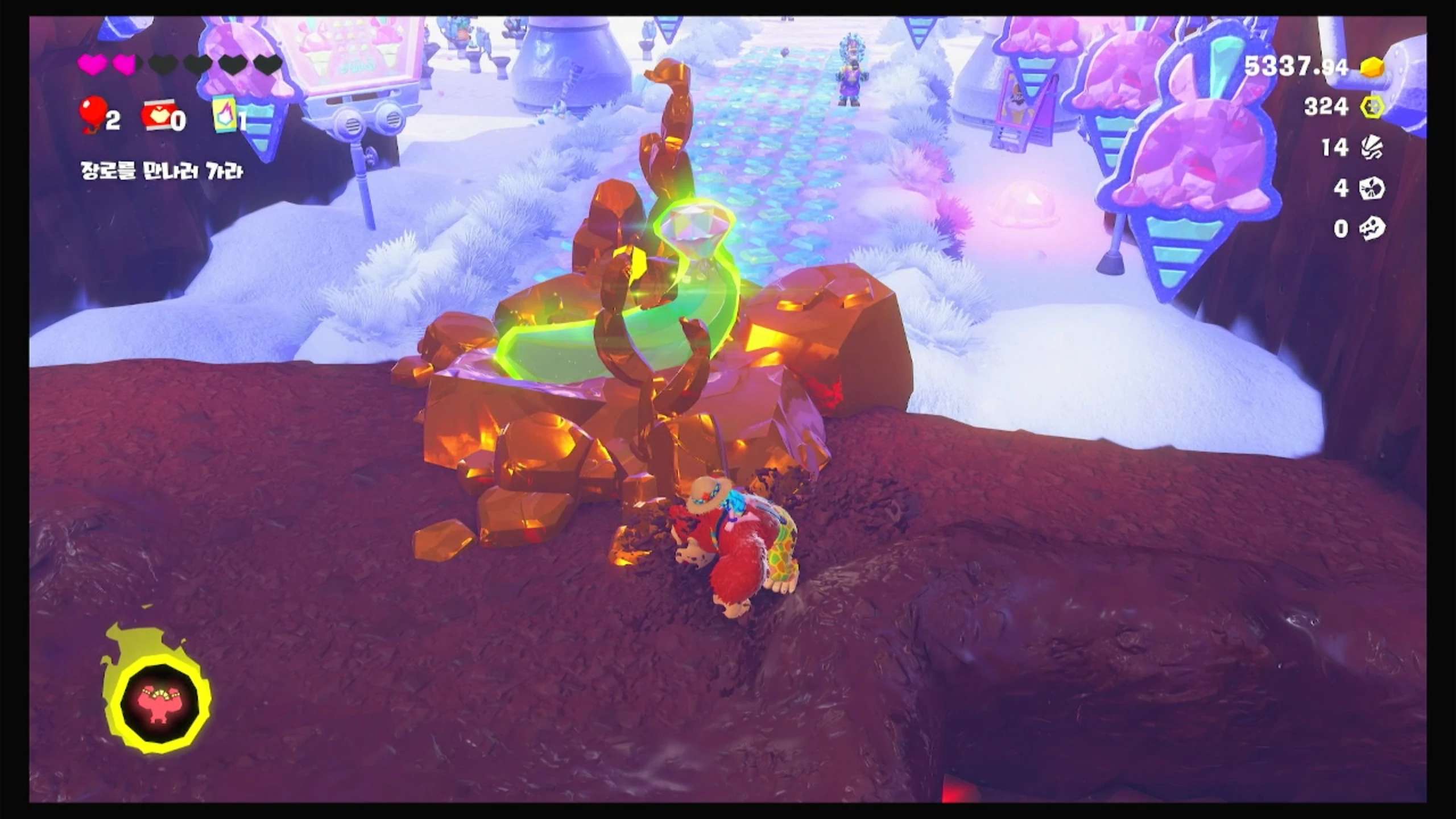The image size is (1456, 819).
Task: Choose the fossil icon beside 4
Action: (1371, 188)
